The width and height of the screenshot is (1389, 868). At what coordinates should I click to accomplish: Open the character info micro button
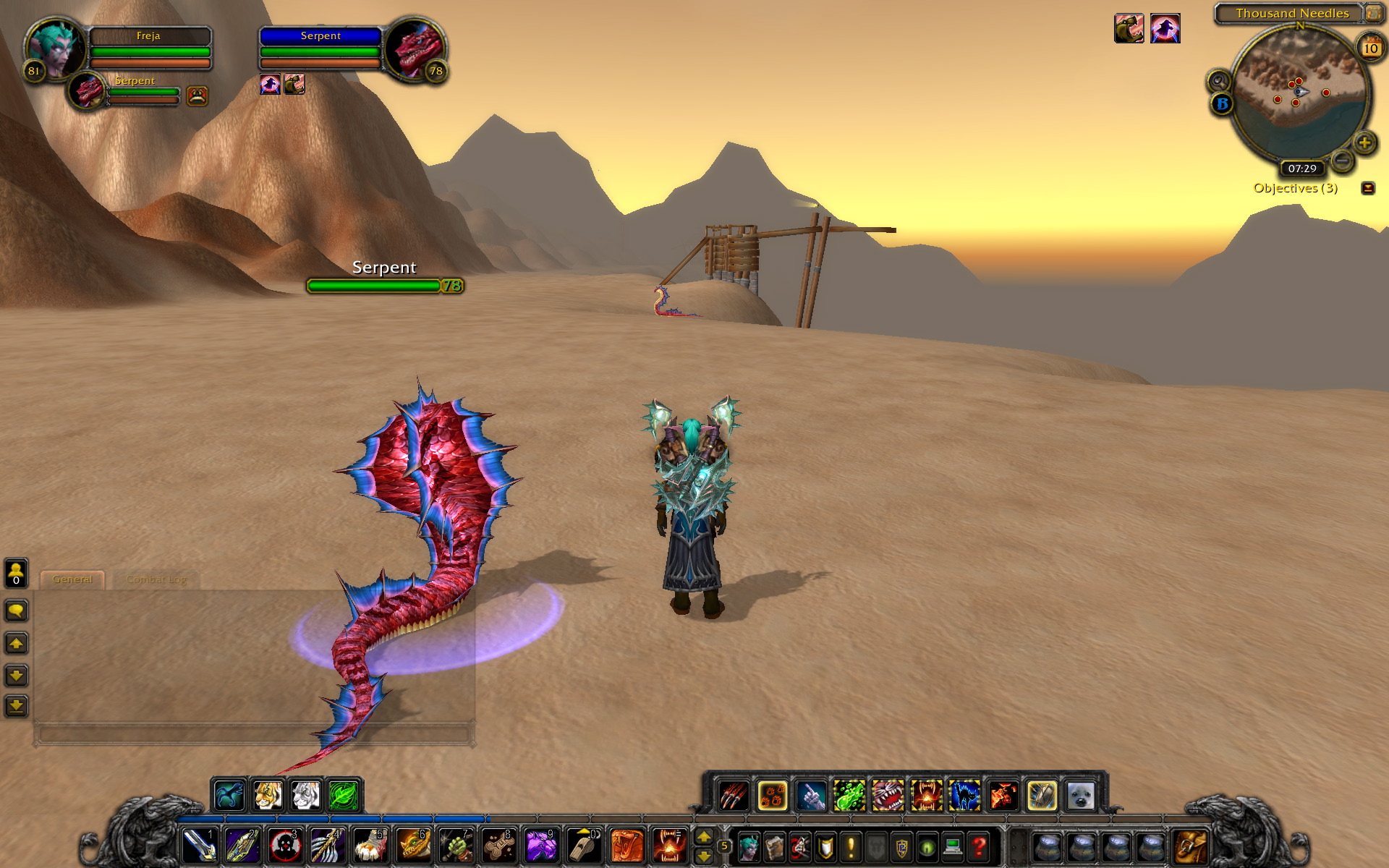click(748, 846)
